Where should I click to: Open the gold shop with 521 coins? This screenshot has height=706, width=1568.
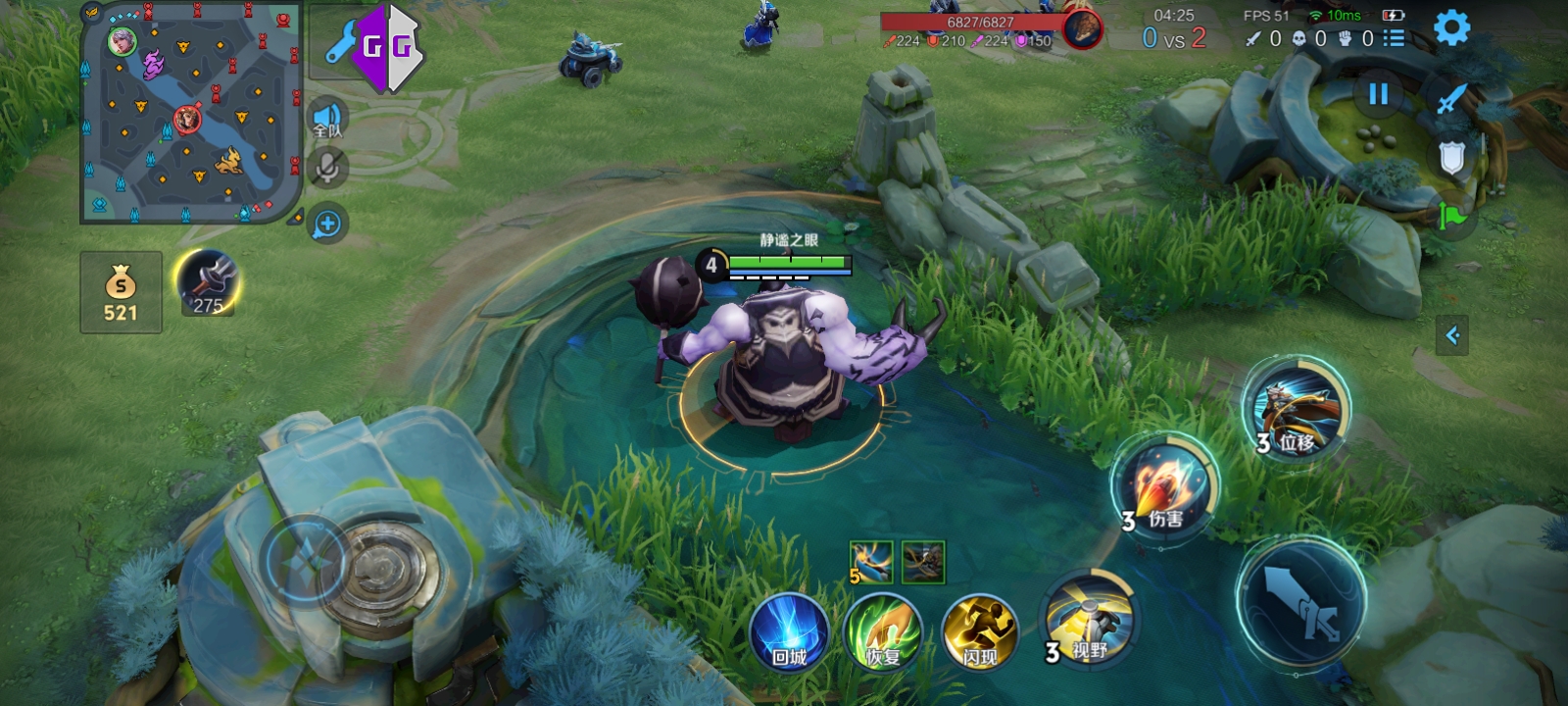(121, 292)
